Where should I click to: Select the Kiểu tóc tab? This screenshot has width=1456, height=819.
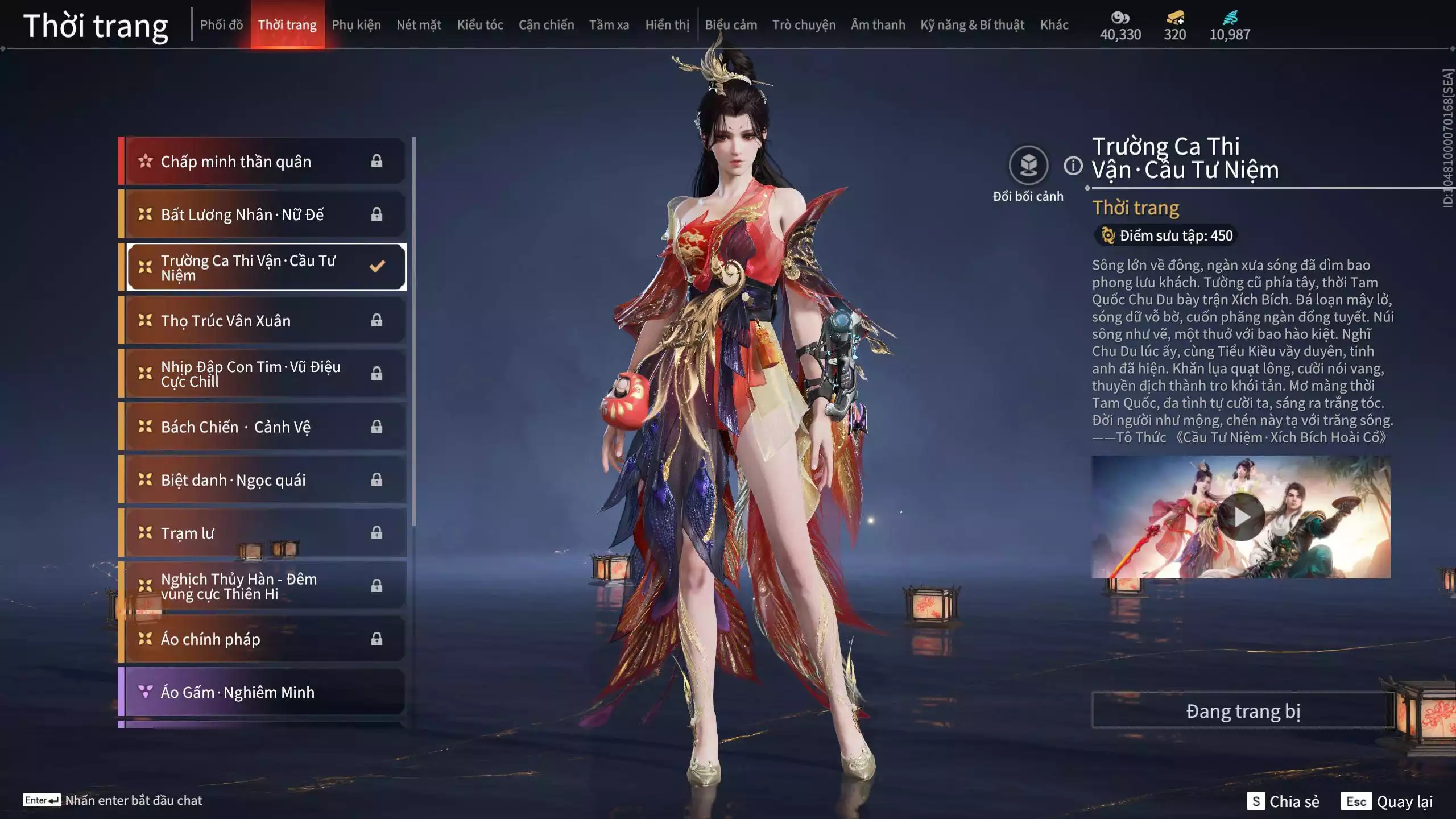(x=480, y=25)
